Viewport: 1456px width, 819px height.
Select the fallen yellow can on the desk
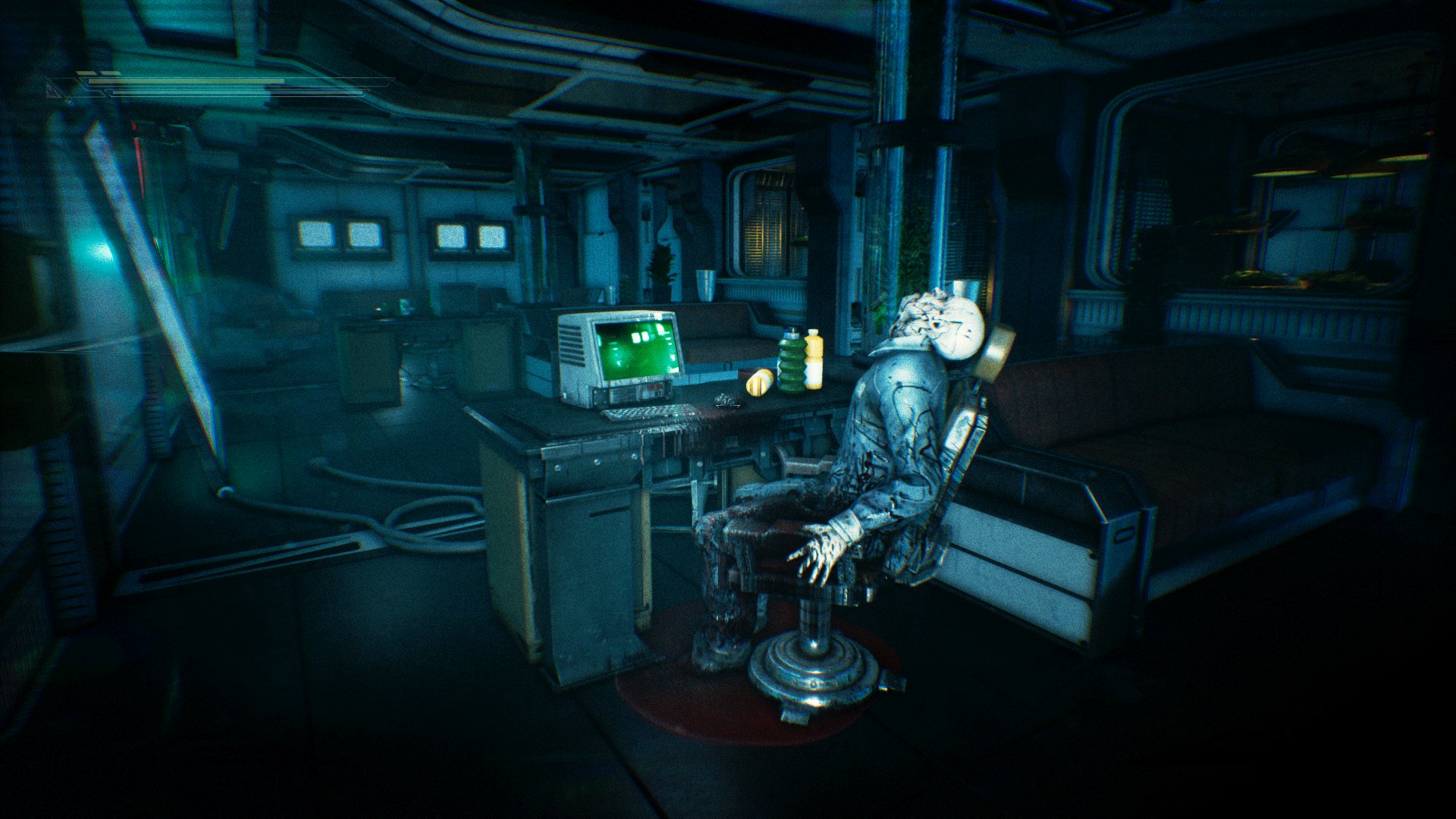coord(759,383)
